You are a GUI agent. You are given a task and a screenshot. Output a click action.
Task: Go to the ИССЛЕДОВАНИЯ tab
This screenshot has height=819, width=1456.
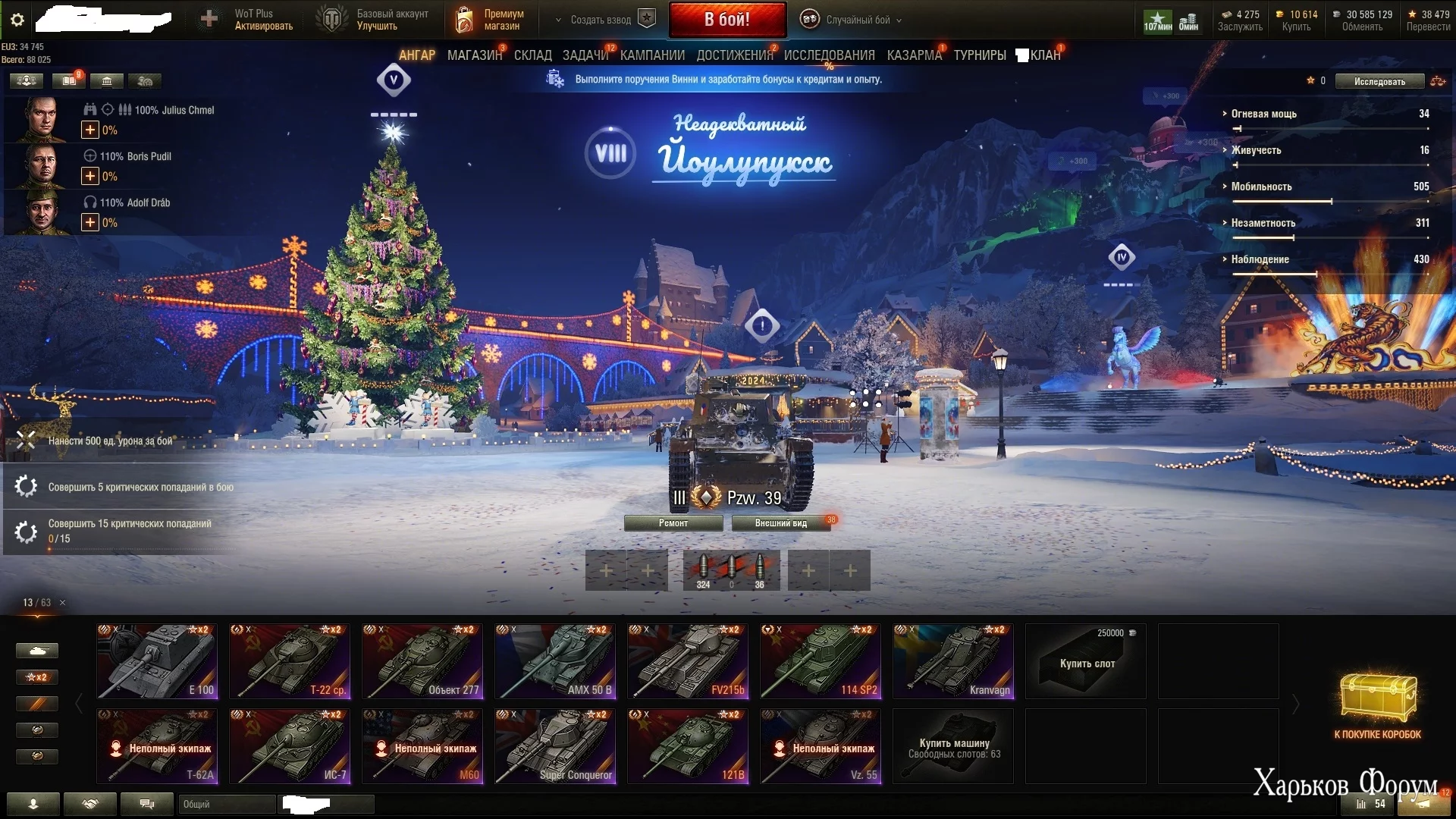(829, 55)
